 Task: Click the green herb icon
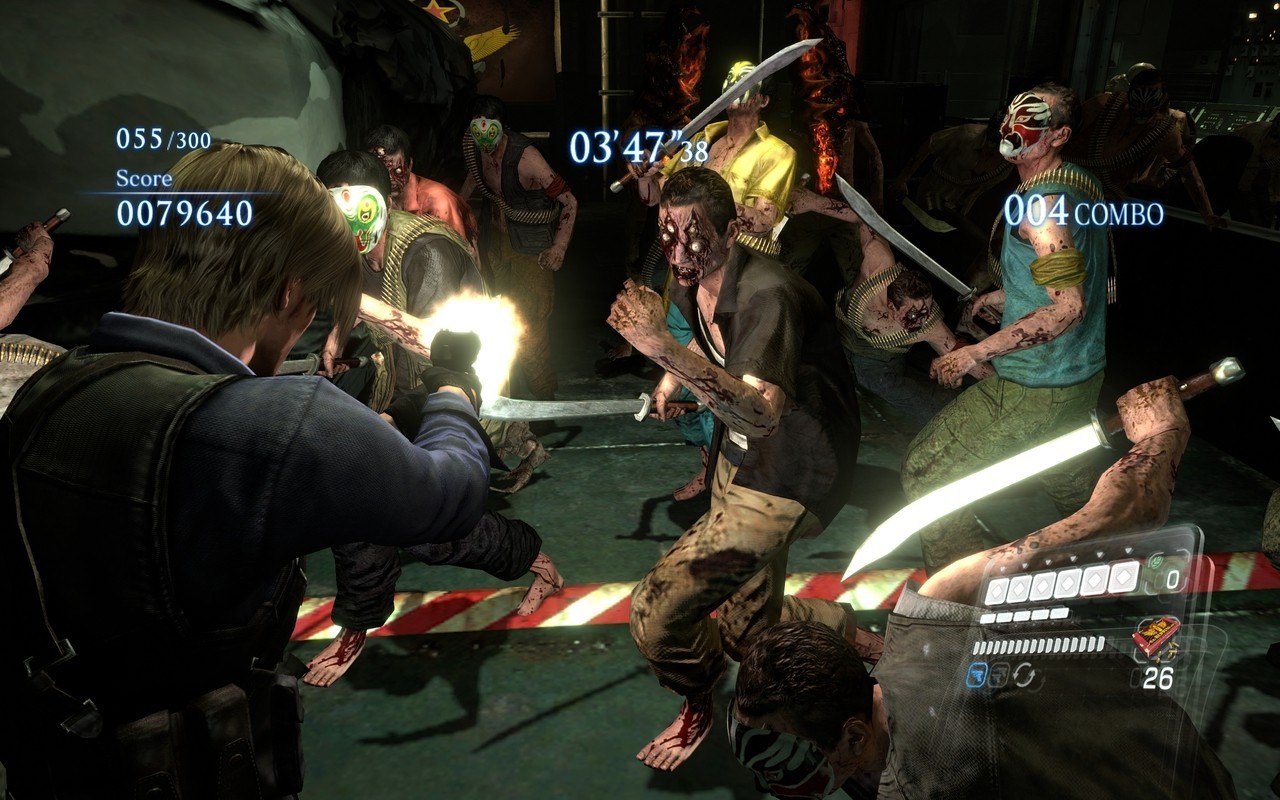[x=1157, y=561]
